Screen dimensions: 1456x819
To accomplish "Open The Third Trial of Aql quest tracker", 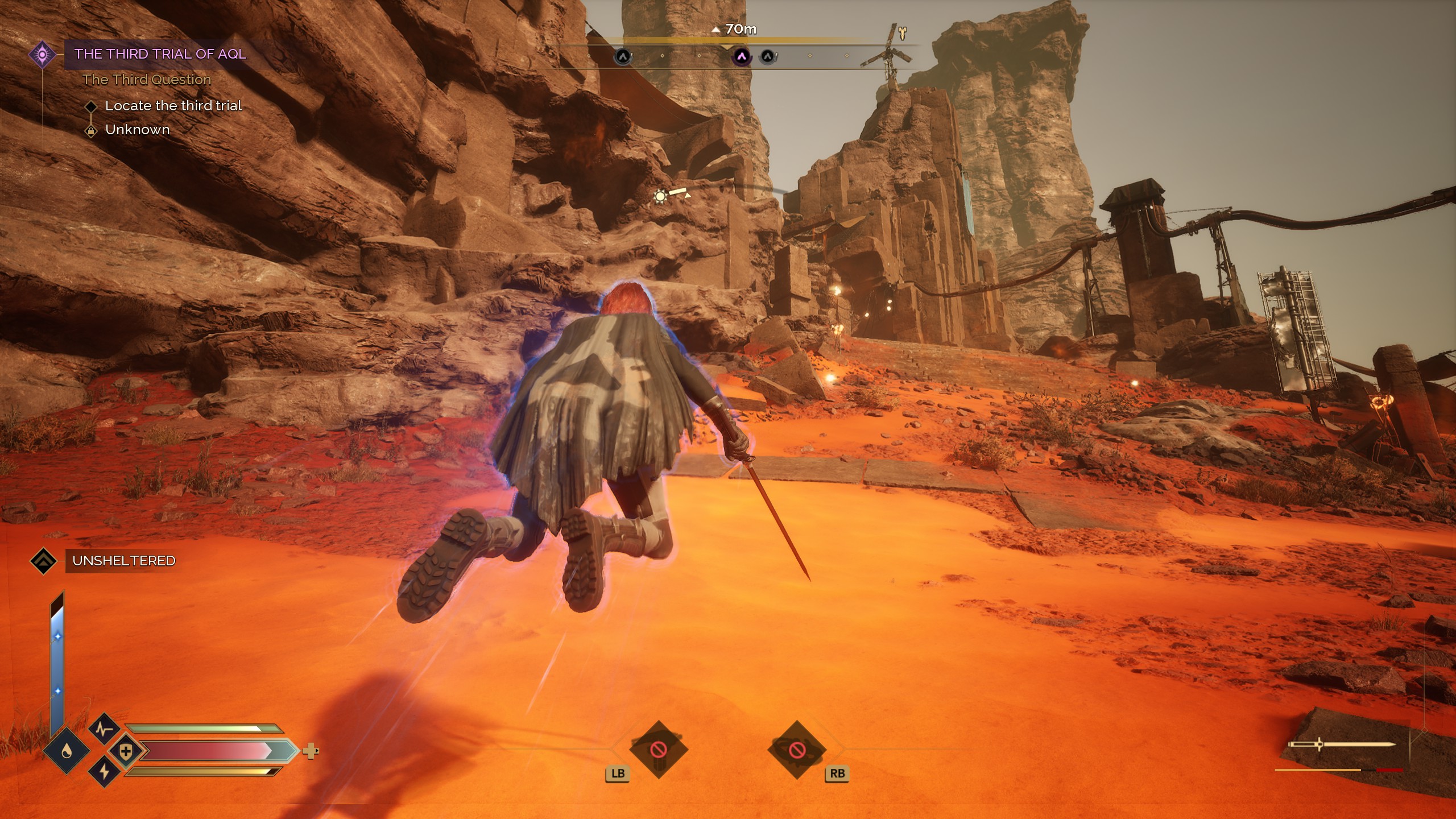I will pyautogui.click(x=160, y=54).
